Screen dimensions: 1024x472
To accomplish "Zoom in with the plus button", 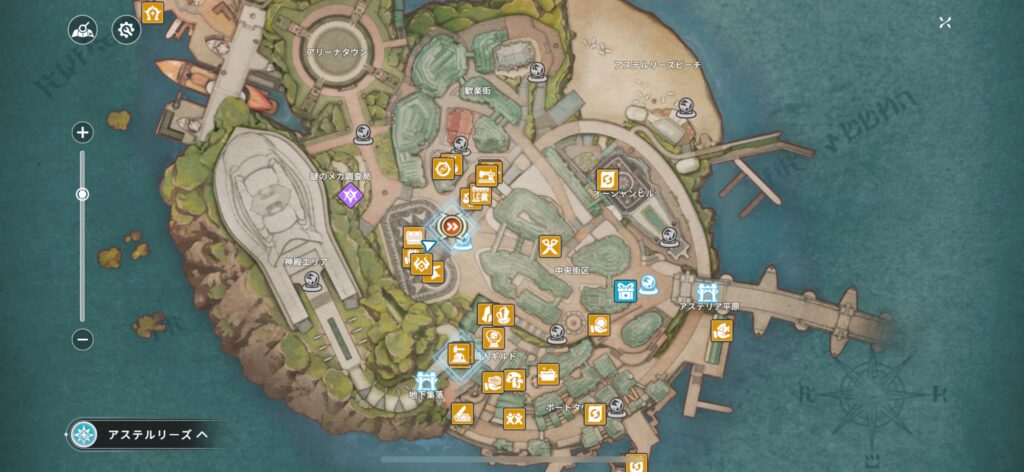I will tap(83, 132).
